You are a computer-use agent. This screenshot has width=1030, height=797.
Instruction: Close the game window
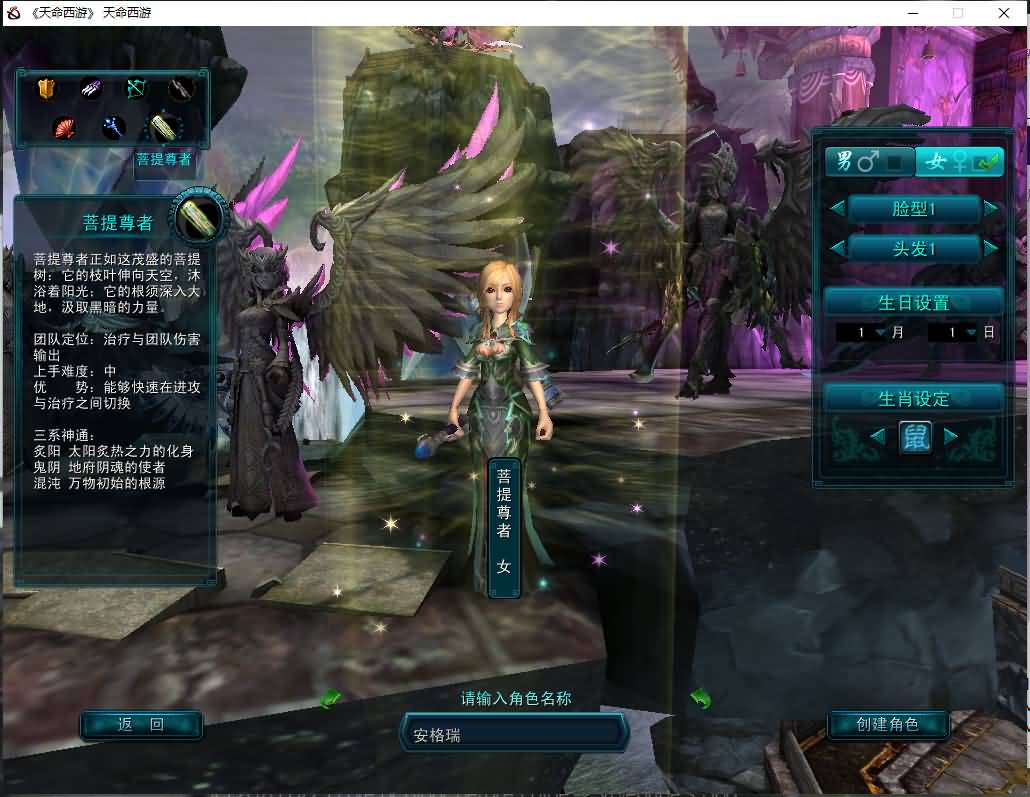tap(1004, 13)
